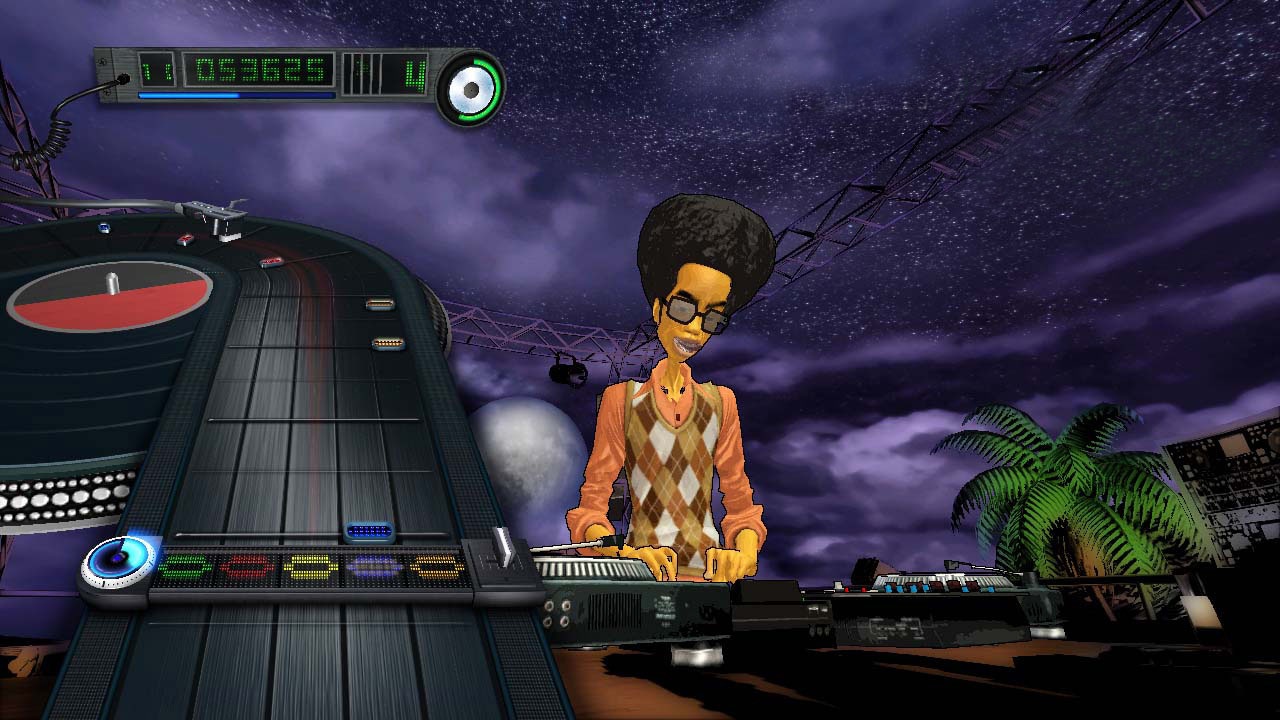1280x720 pixels.
Task: Select the blue crossfader note above the hit line
Action: point(368,530)
